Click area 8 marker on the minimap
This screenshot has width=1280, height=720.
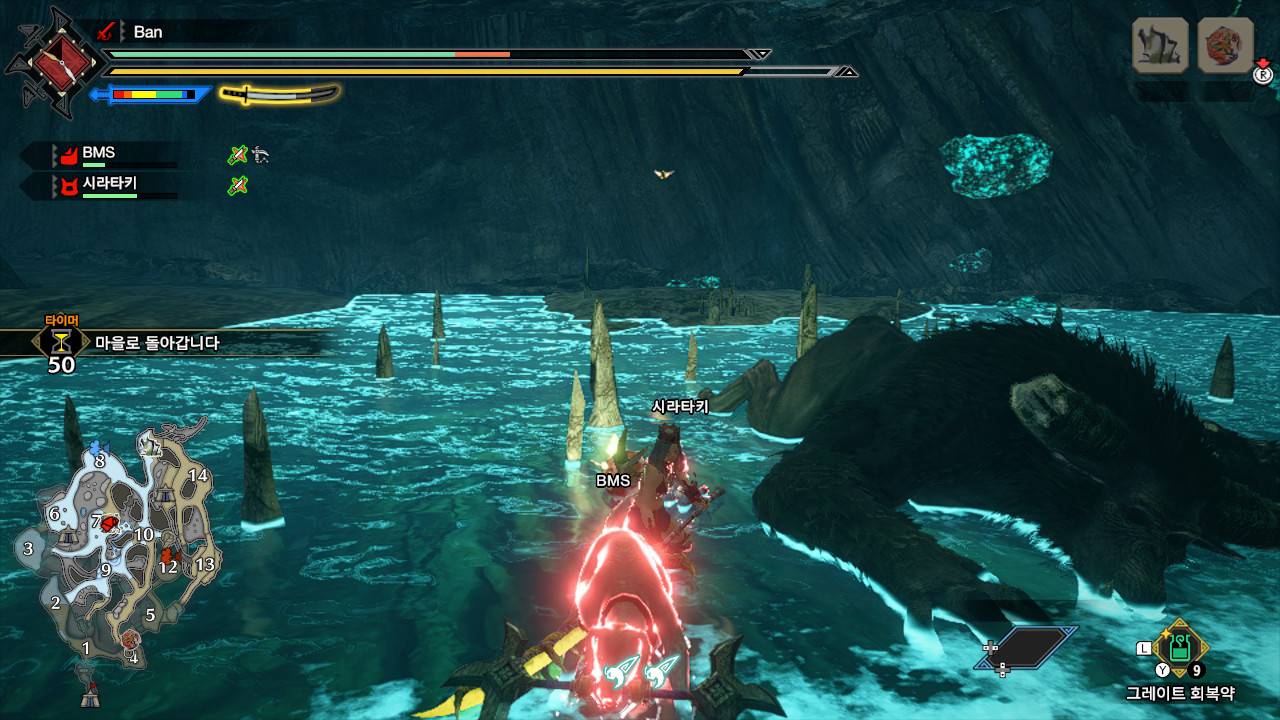point(99,461)
